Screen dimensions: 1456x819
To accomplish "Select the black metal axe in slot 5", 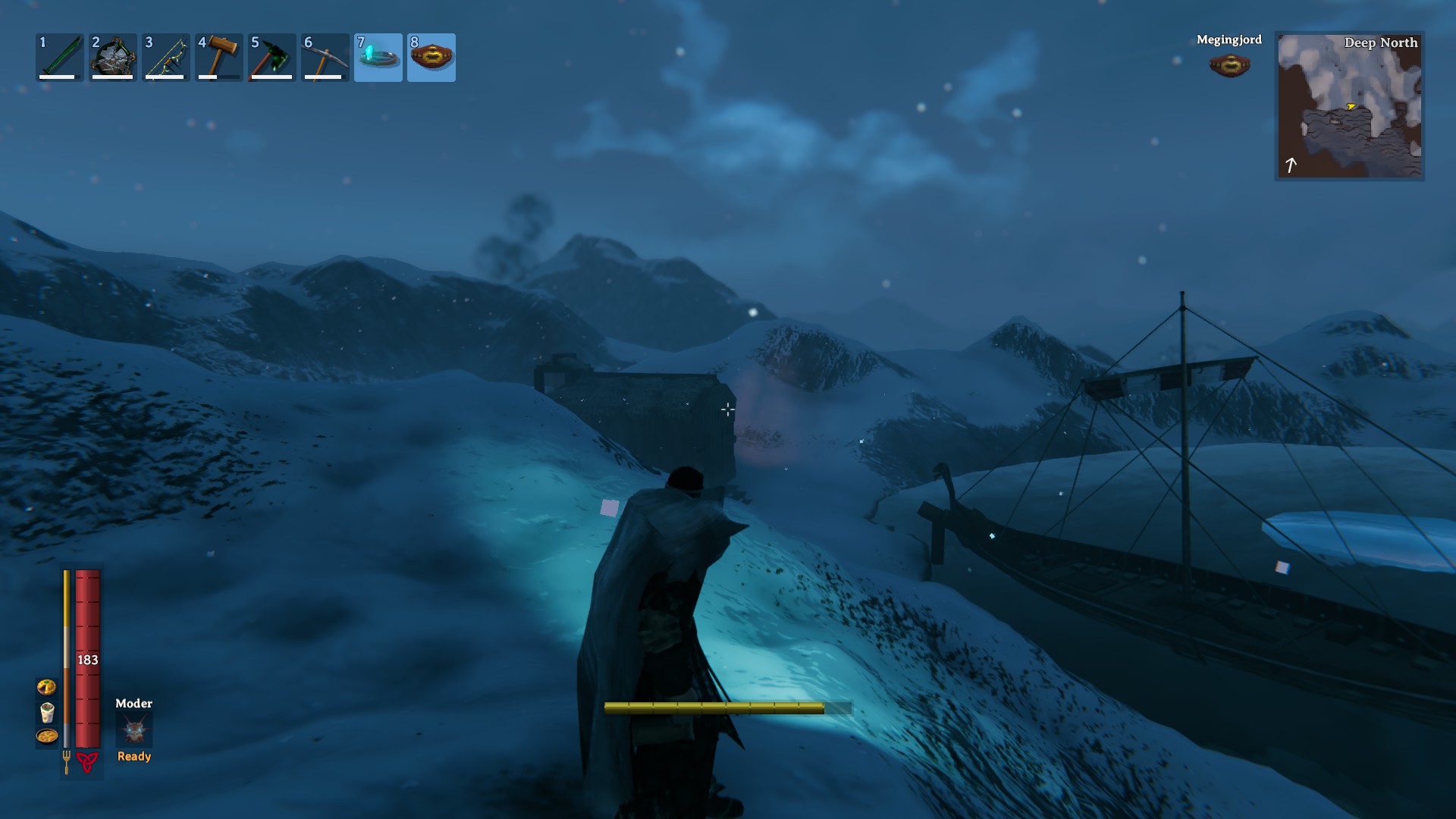I will click(x=271, y=57).
